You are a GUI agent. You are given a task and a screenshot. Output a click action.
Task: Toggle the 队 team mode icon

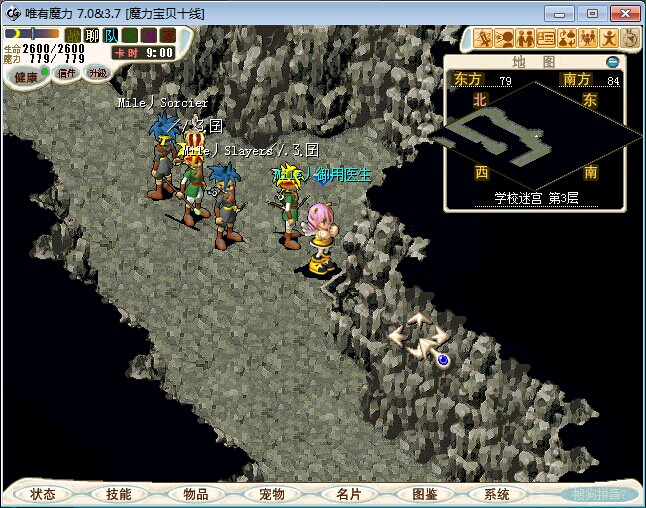[110, 35]
